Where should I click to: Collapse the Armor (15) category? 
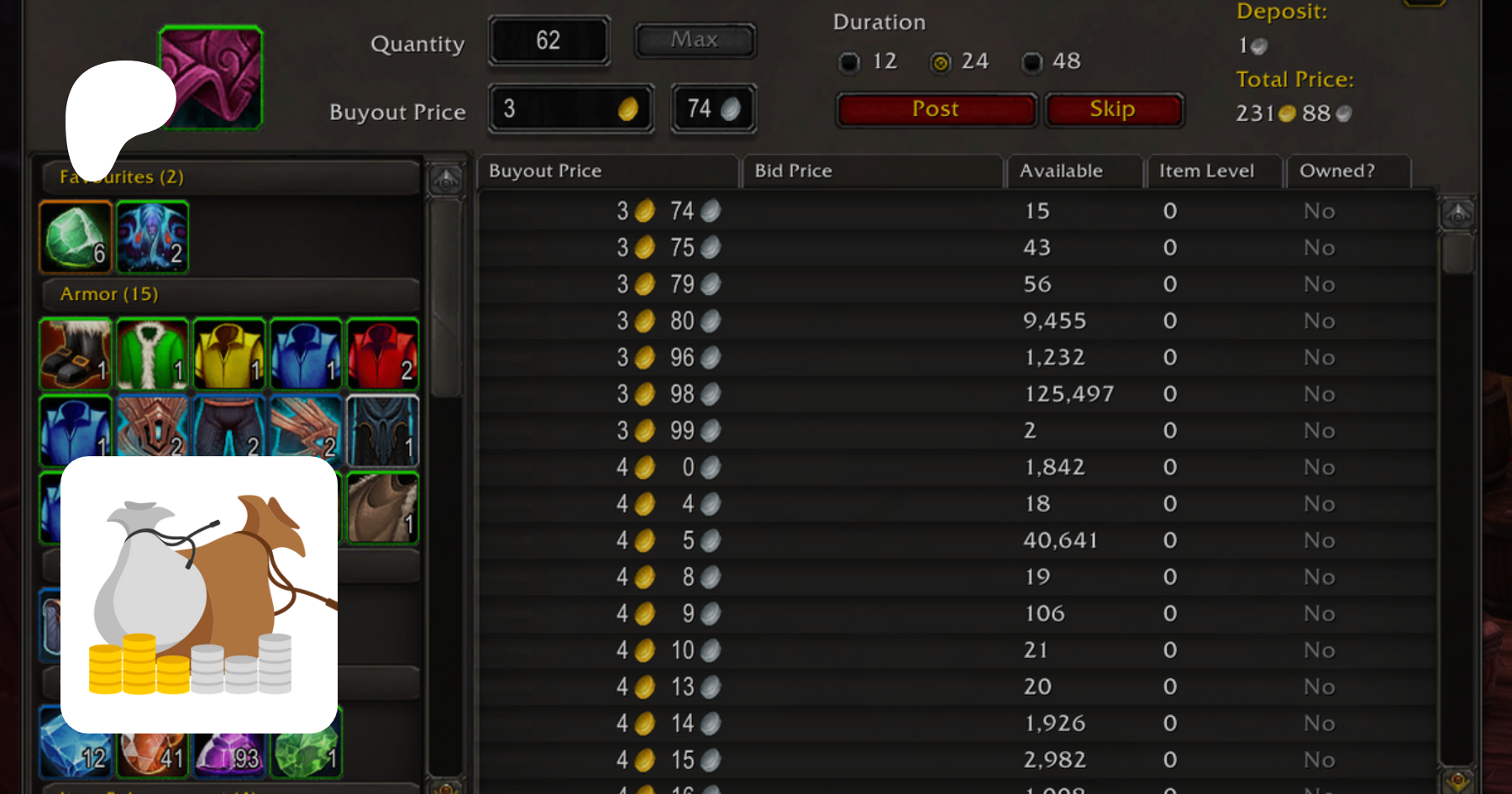coord(231,294)
